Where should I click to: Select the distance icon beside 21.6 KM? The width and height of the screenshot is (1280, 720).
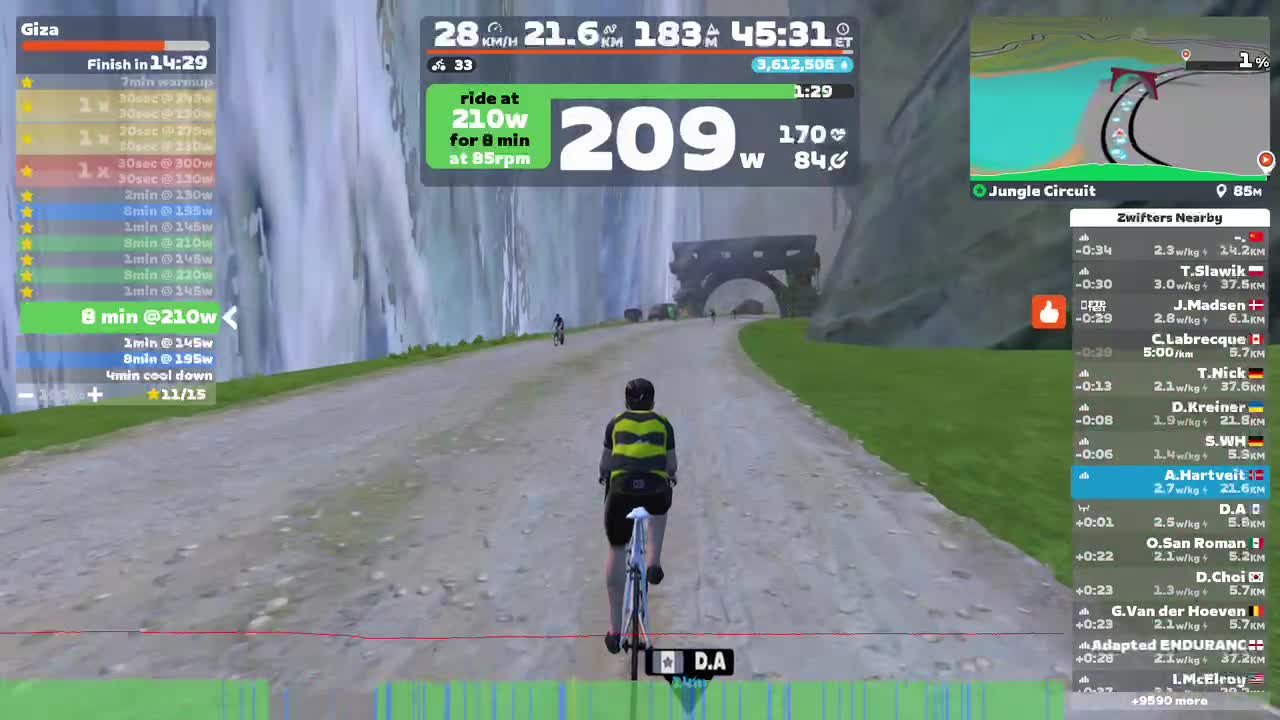pyautogui.click(x=610, y=30)
